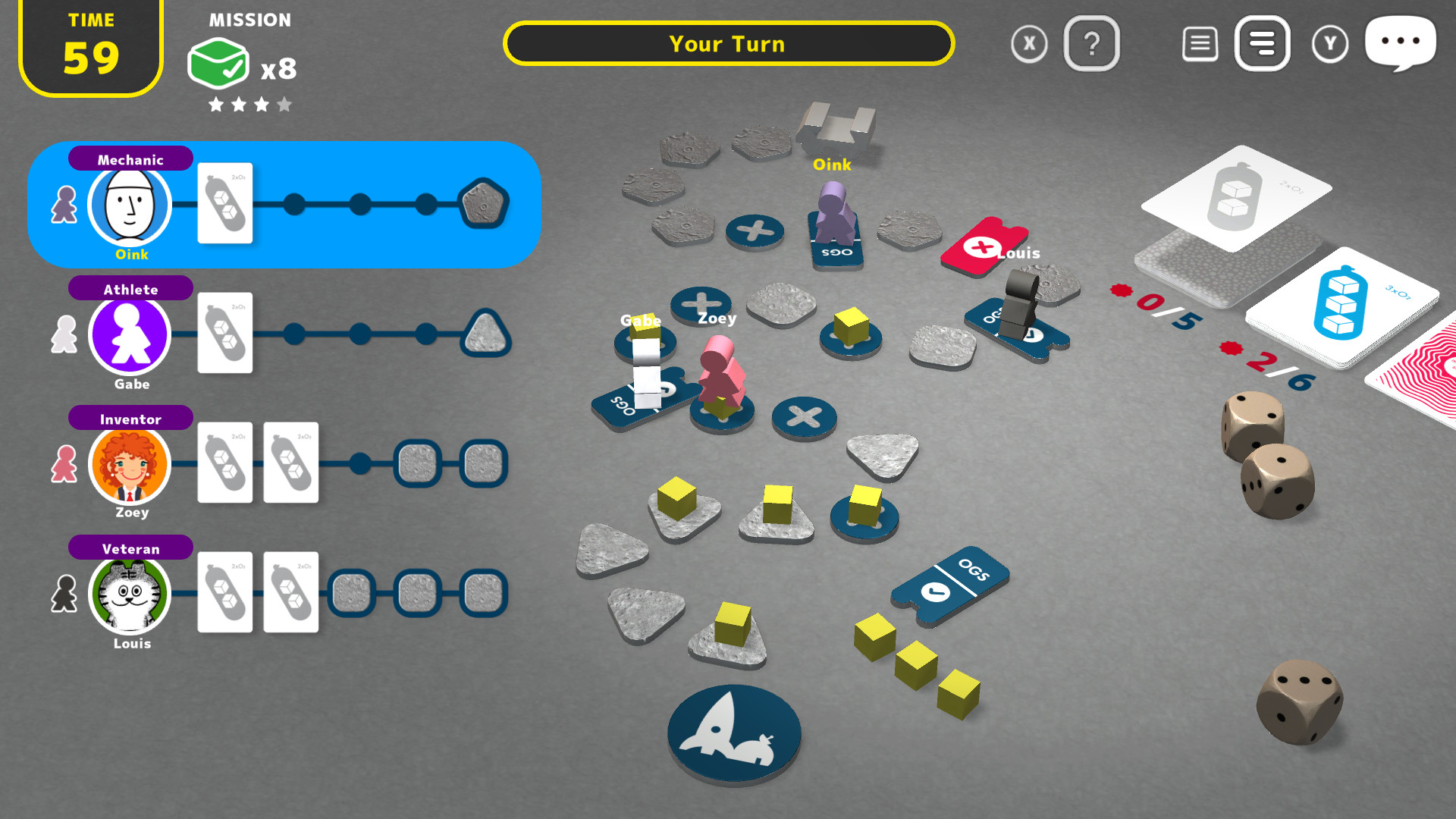This screenshot has width=1456, height=819.
Task: Open the help question-mark icon
Action: coord(1092,44)
